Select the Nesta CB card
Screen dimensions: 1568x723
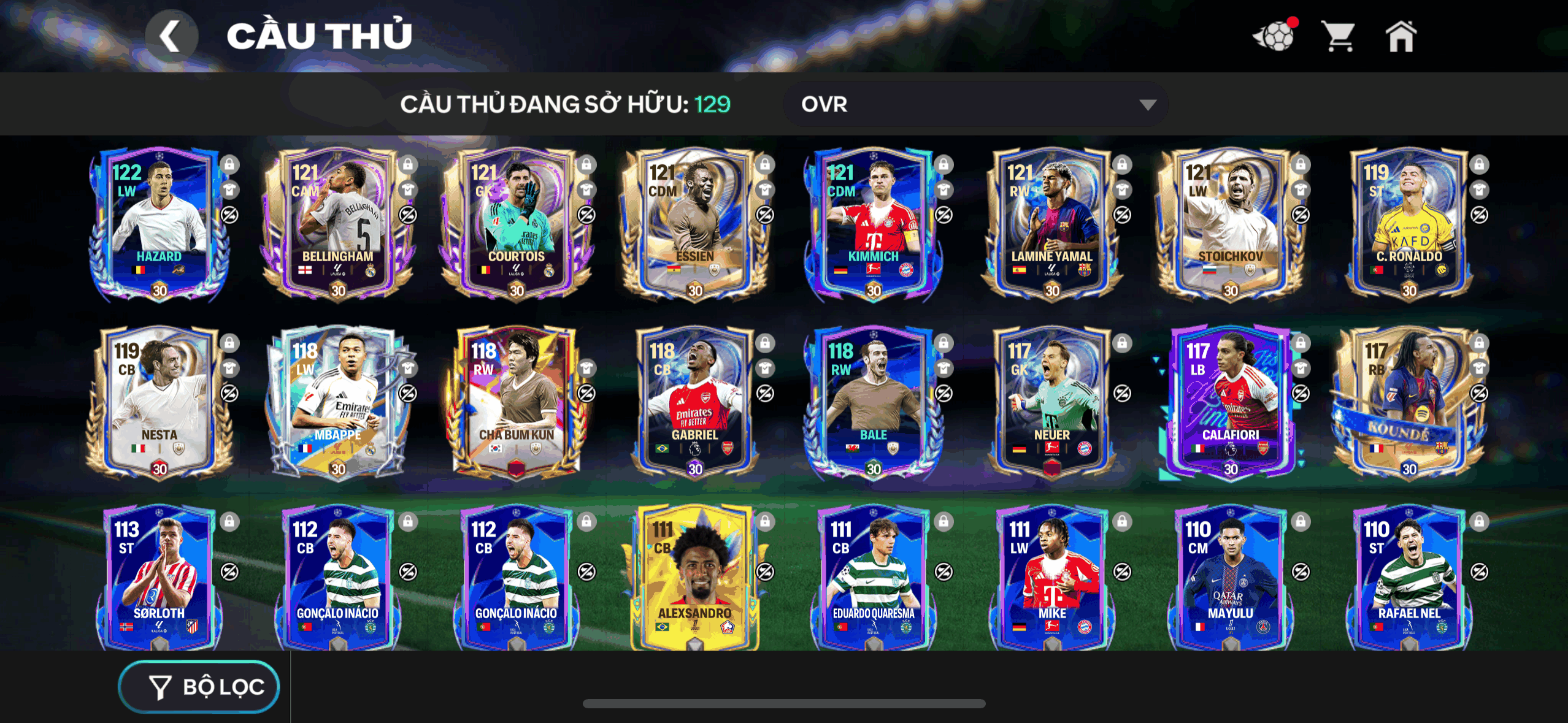pyautogui.click(x=159, y=402)
